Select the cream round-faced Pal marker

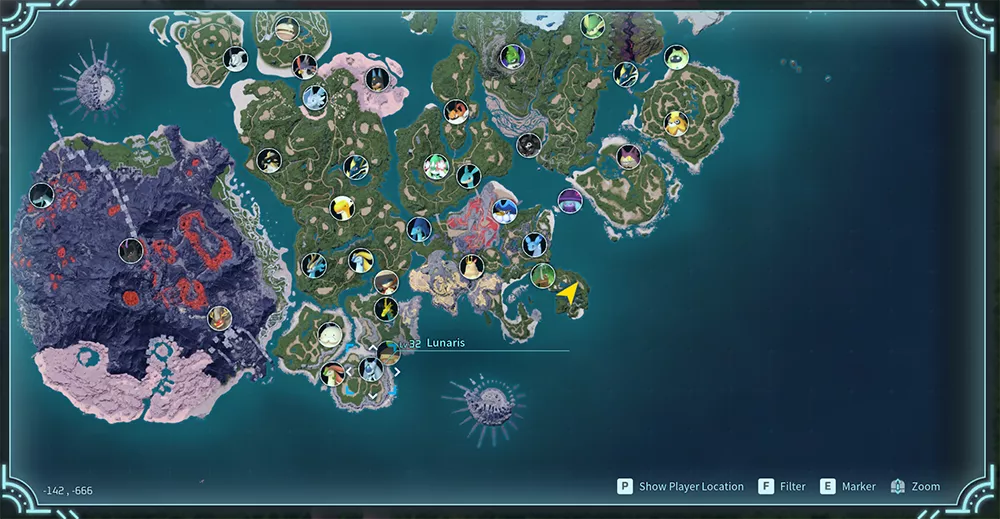(330, 334)
